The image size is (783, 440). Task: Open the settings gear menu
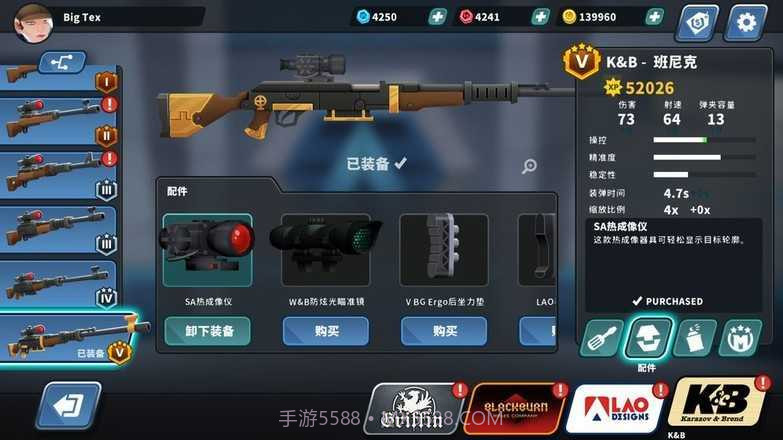point(746,21)
